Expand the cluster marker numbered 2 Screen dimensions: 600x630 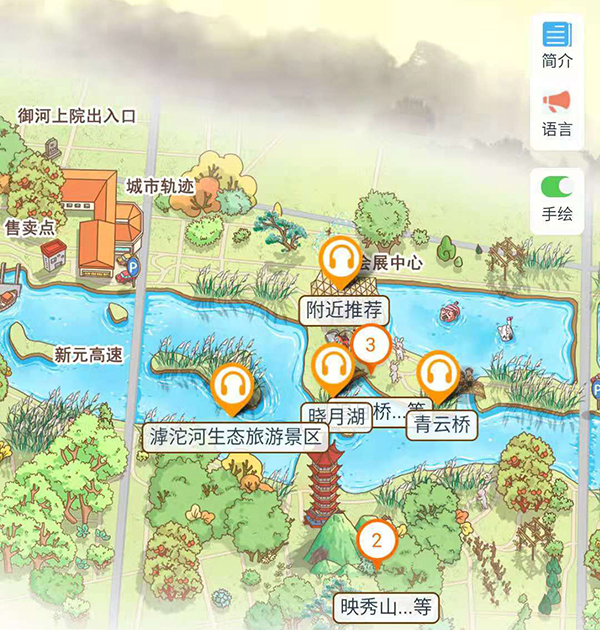pos(377,542)
